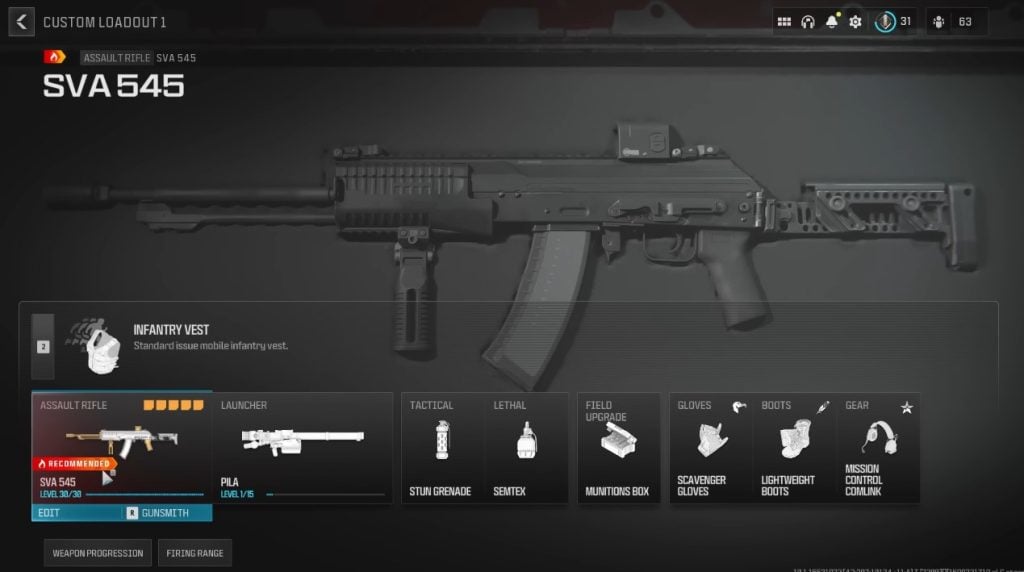
Task: Open the Munitions Box field upgrade slot
Action: coord(618,447)
